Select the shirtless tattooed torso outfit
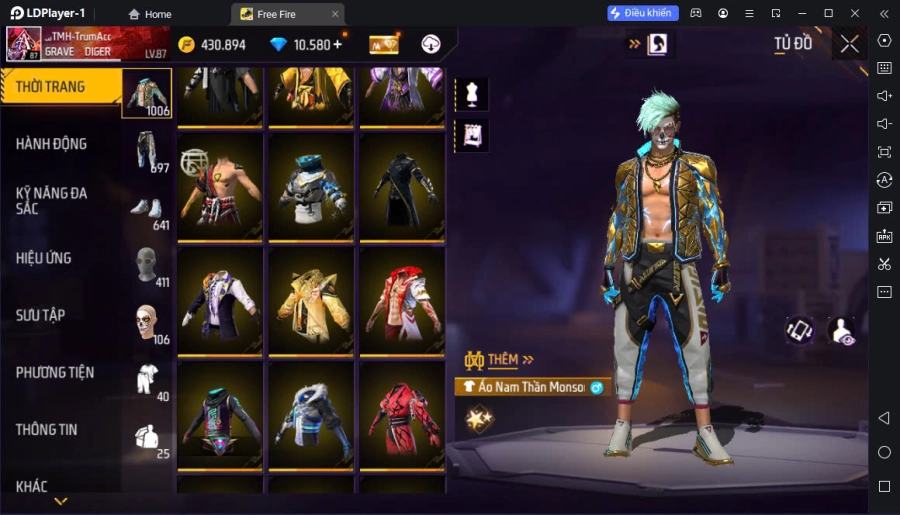The width and height of the screenshot is (900, 515). point(220,186)
